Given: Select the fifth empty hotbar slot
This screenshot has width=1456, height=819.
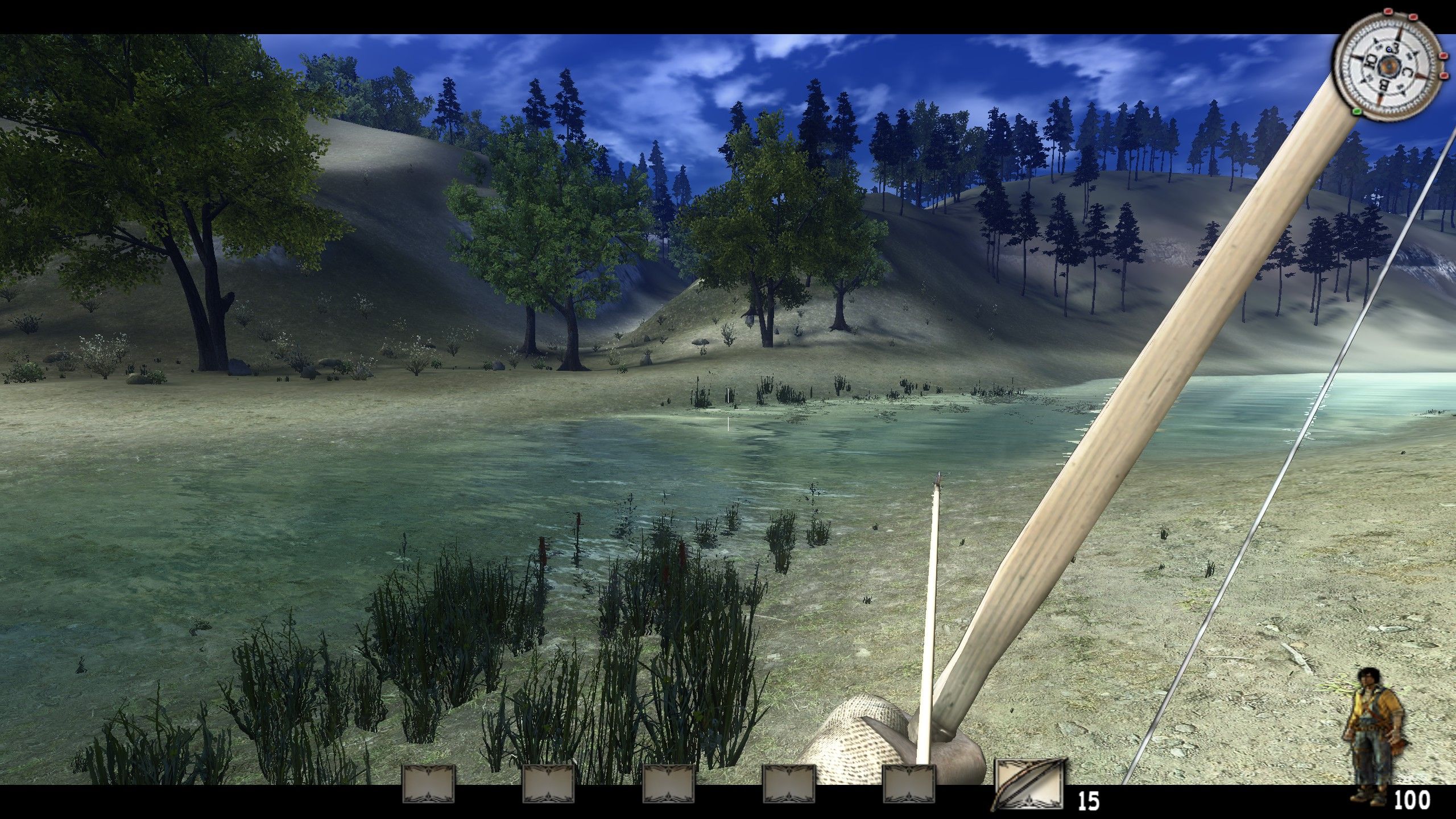Looking at the screenshot, I should (910, 784).
